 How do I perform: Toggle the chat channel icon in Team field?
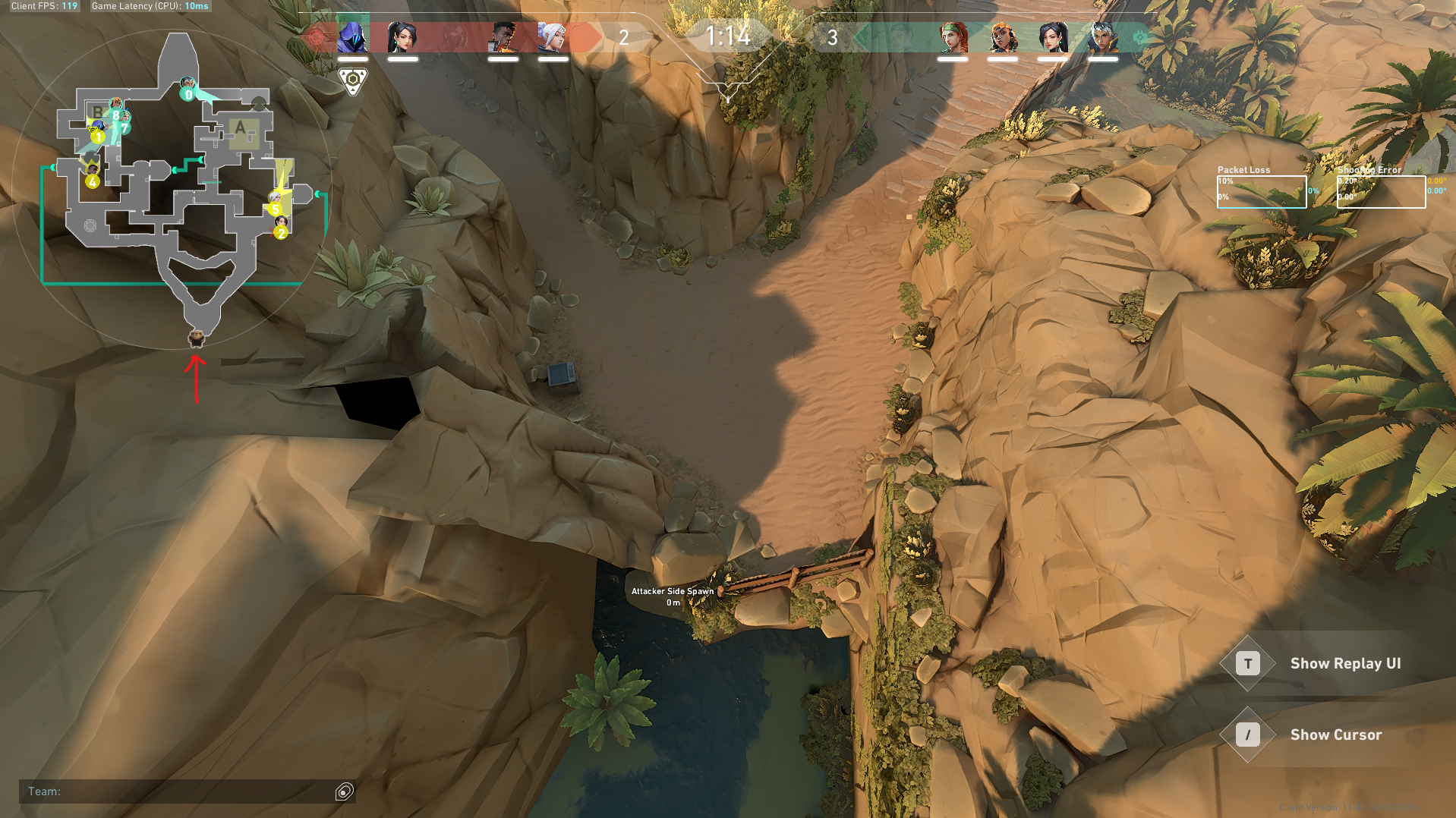[343, 791]
